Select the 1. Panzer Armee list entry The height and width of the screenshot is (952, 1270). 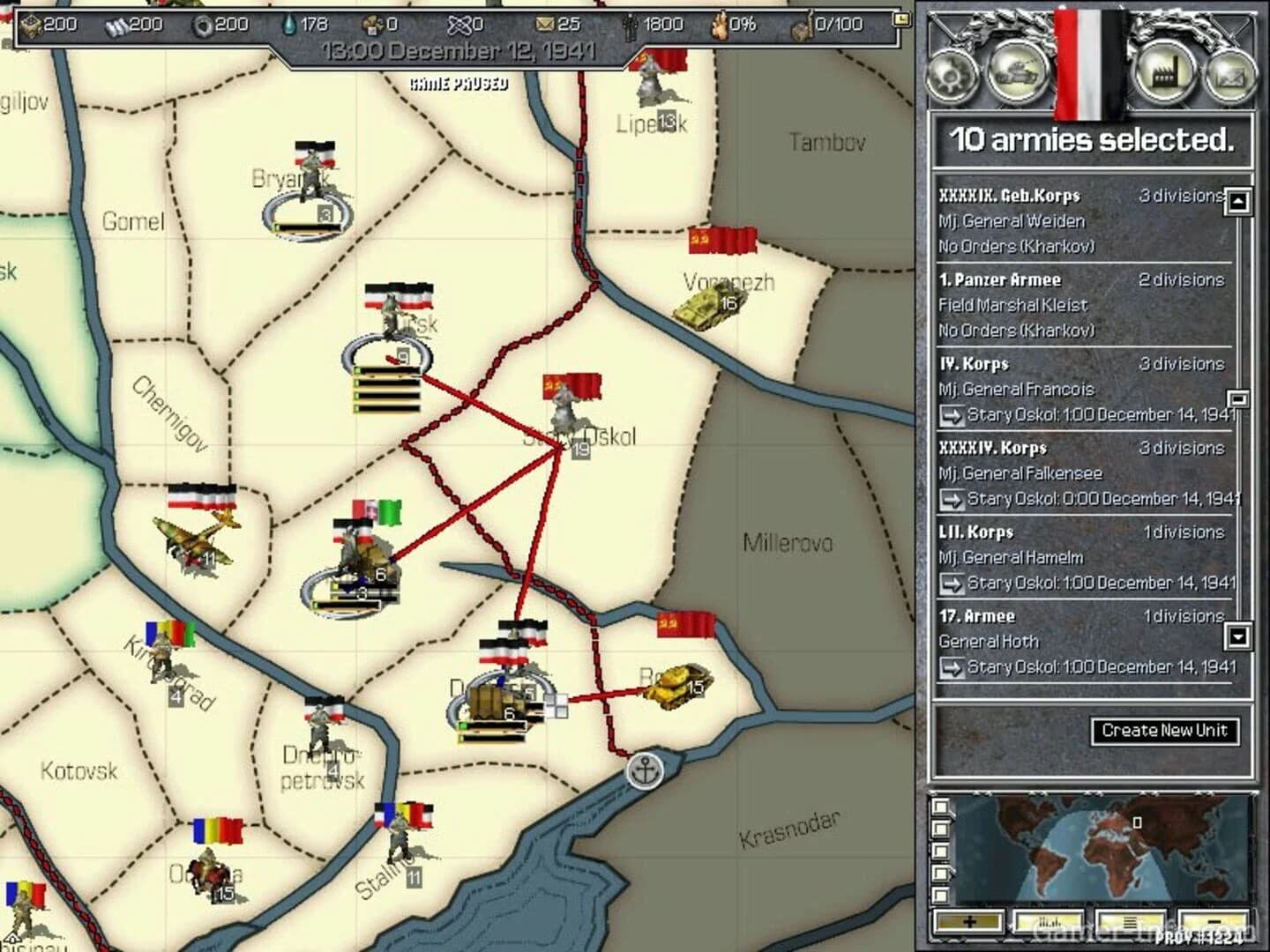pyautogui.click(x=1058, y=305)
